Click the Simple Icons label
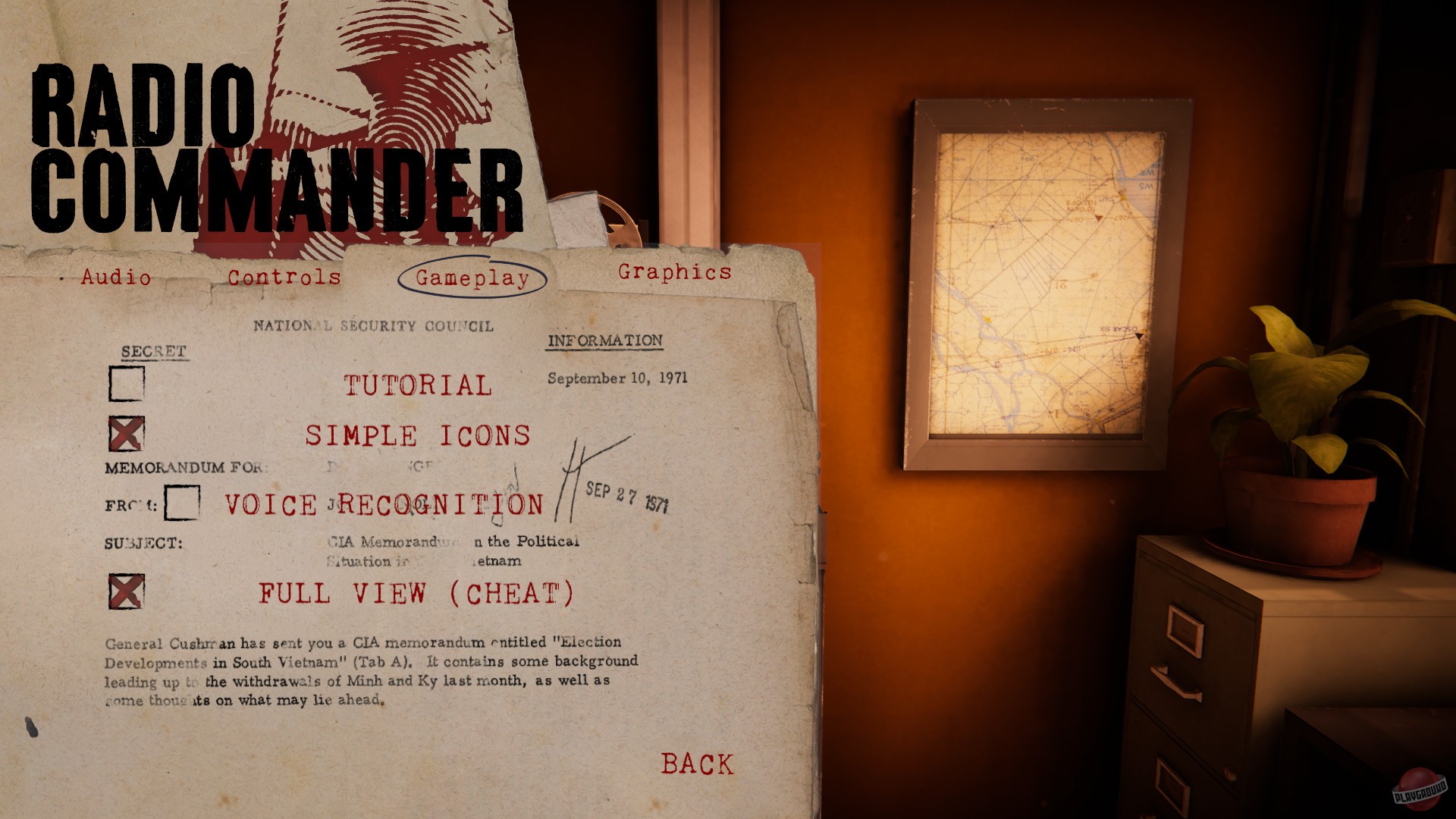This screenshot has height=819, width=1456. tap(418, 436)
